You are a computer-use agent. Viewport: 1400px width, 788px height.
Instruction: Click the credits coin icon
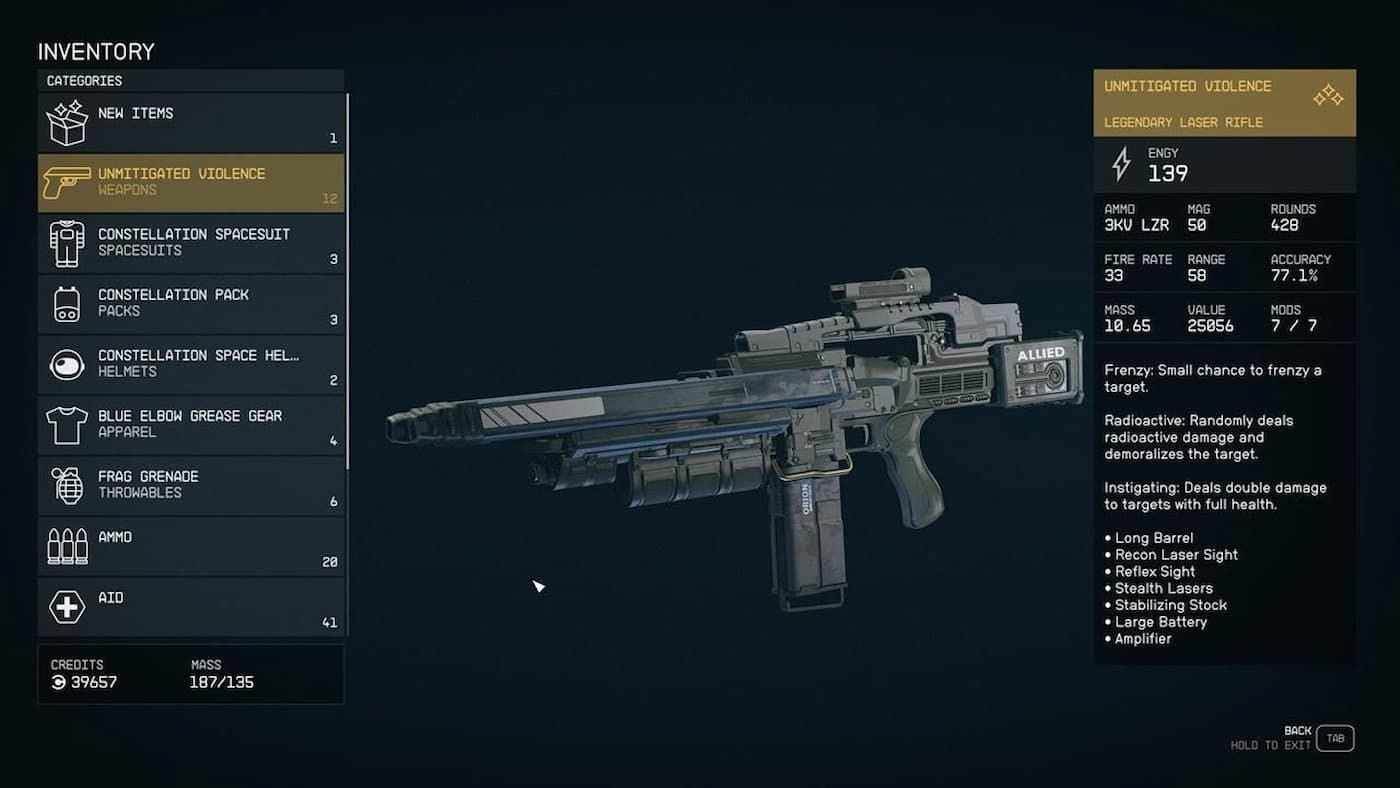tap(60, 682)
